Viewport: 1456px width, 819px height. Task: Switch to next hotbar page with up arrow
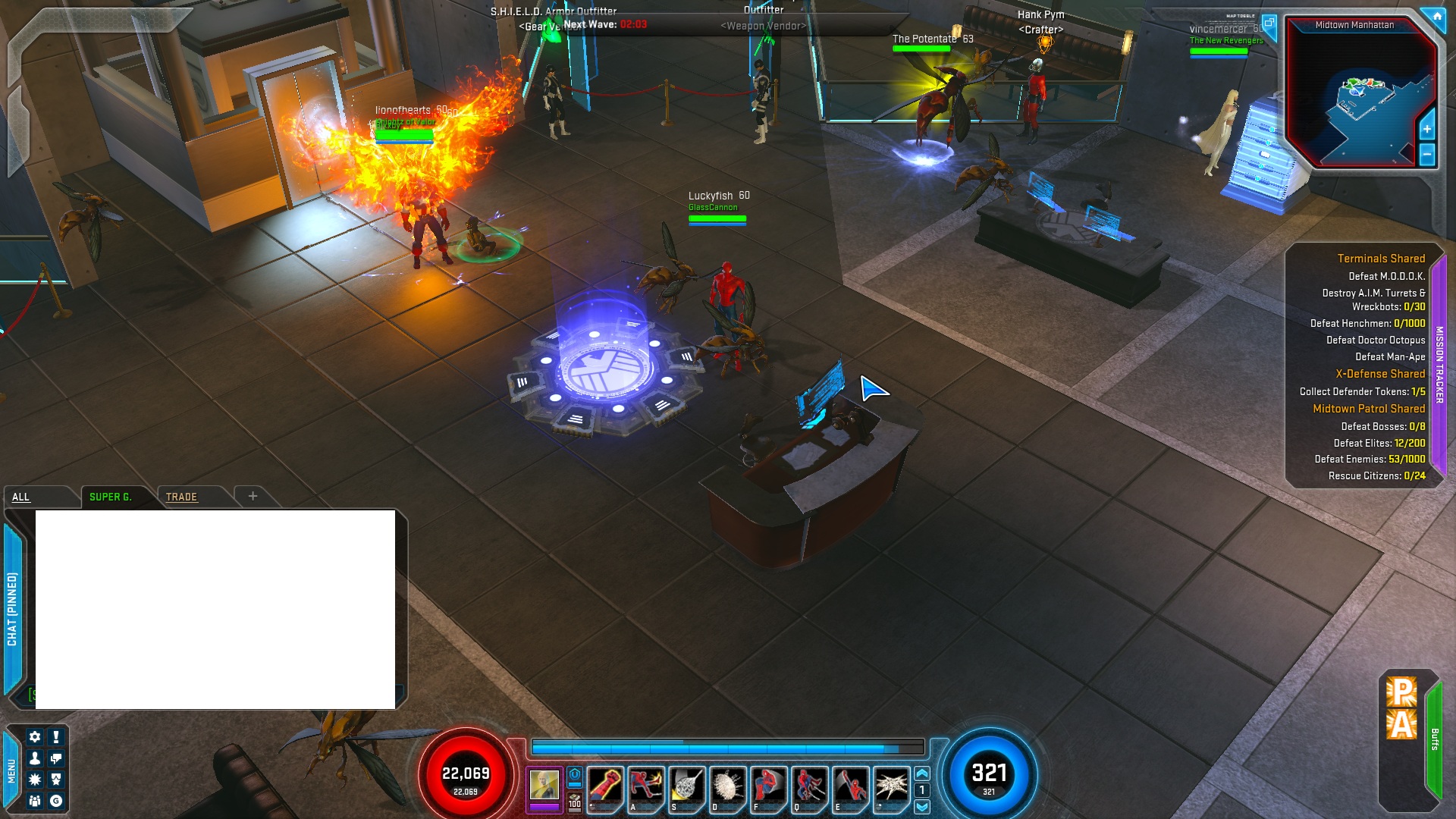(x=922, y=773)
